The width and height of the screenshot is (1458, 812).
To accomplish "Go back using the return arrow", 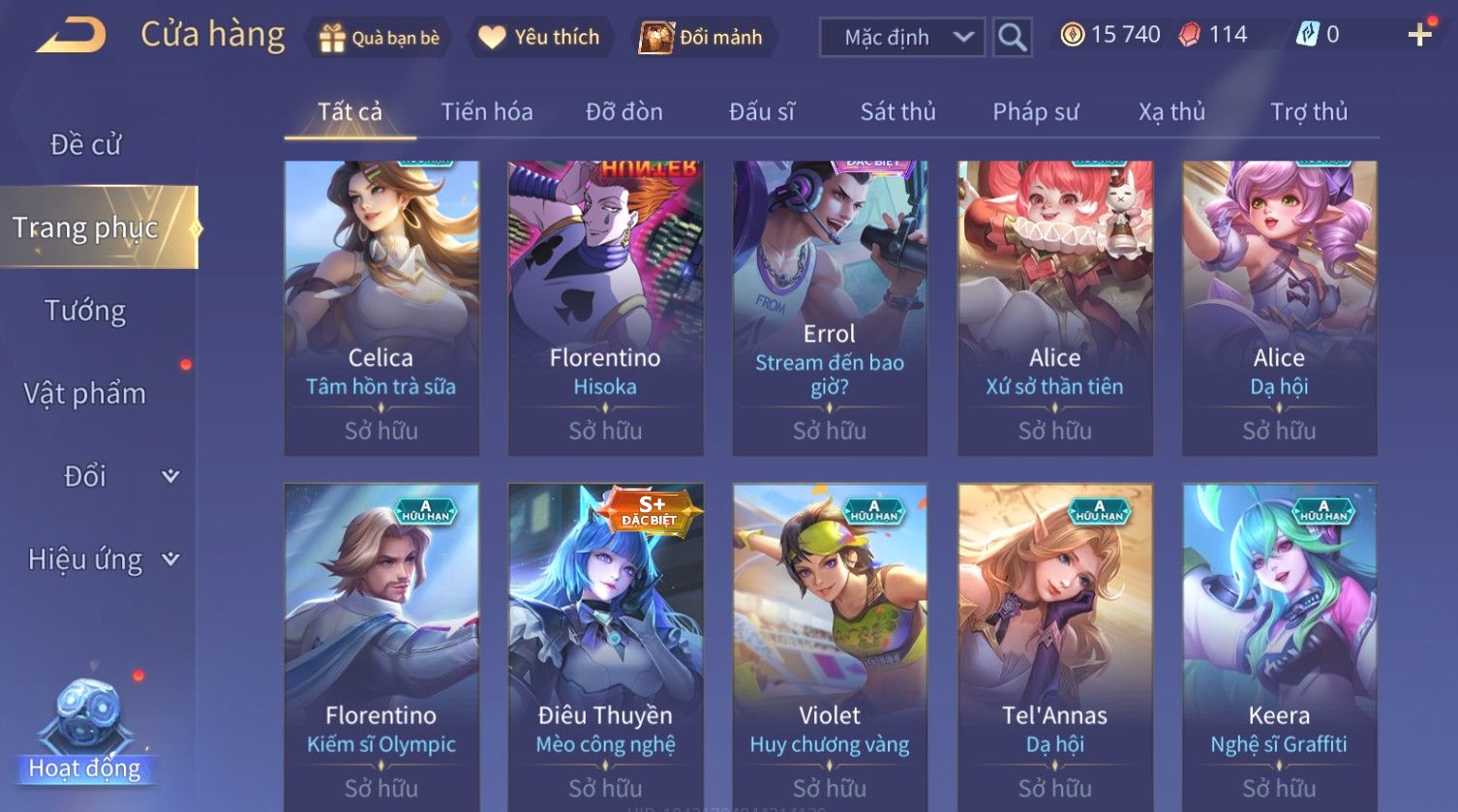I will pos(72,37).
